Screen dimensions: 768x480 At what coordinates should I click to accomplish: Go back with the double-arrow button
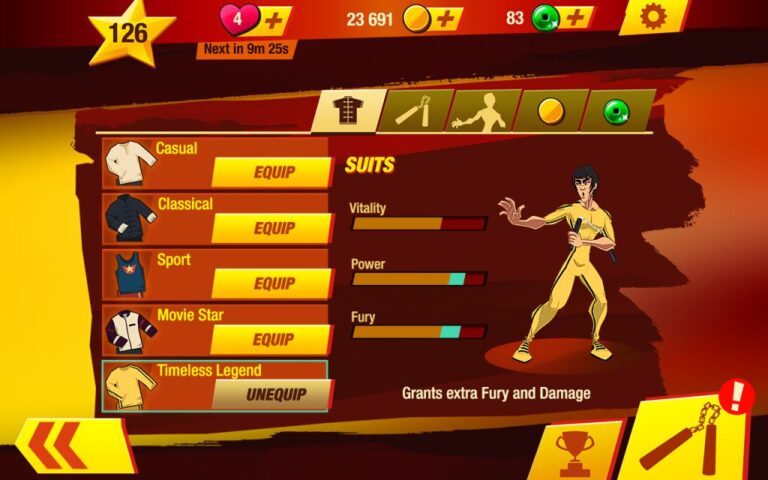(x=72, y=446)
